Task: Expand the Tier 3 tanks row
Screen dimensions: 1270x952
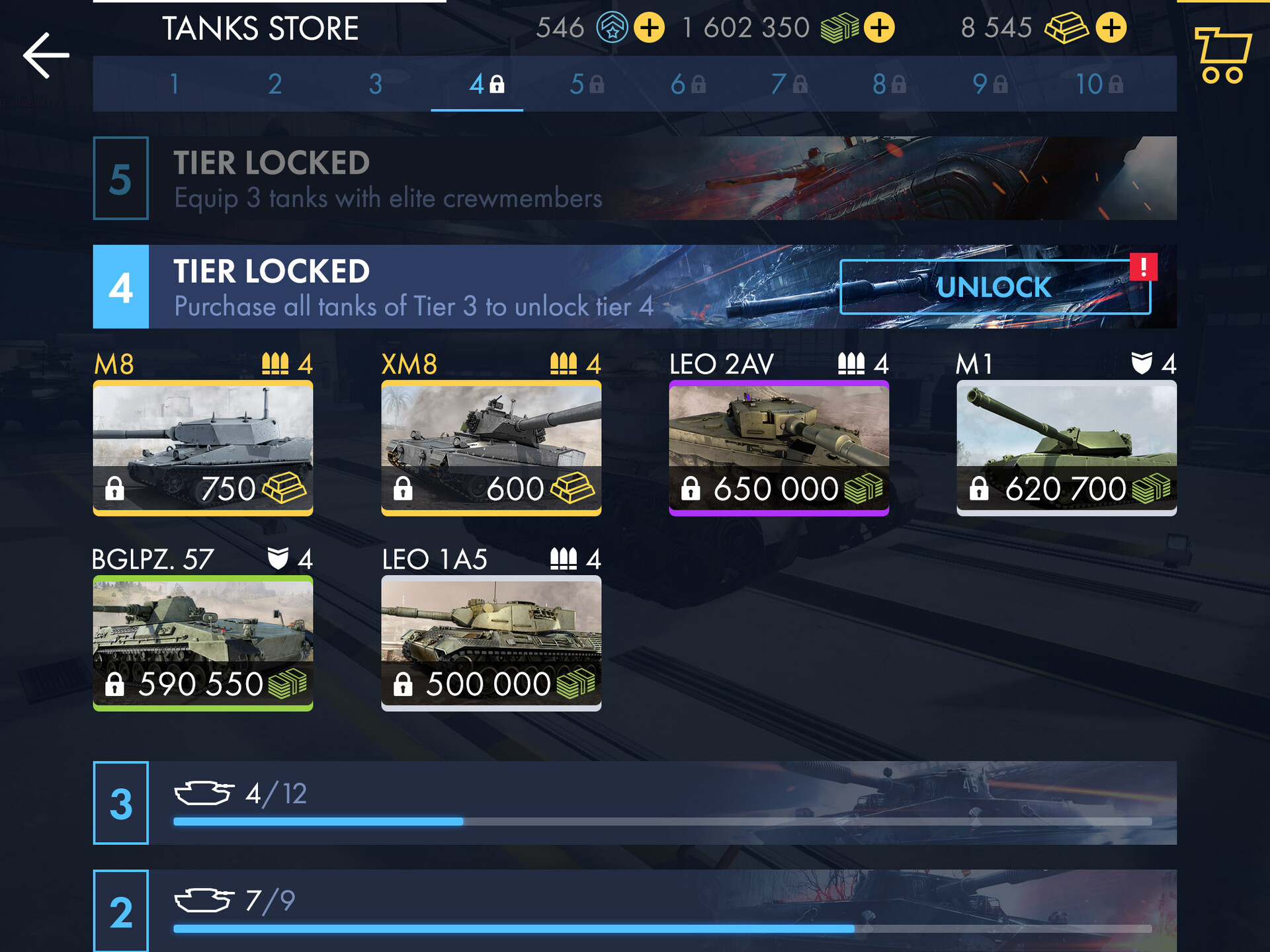Action: tap(634, 803)
